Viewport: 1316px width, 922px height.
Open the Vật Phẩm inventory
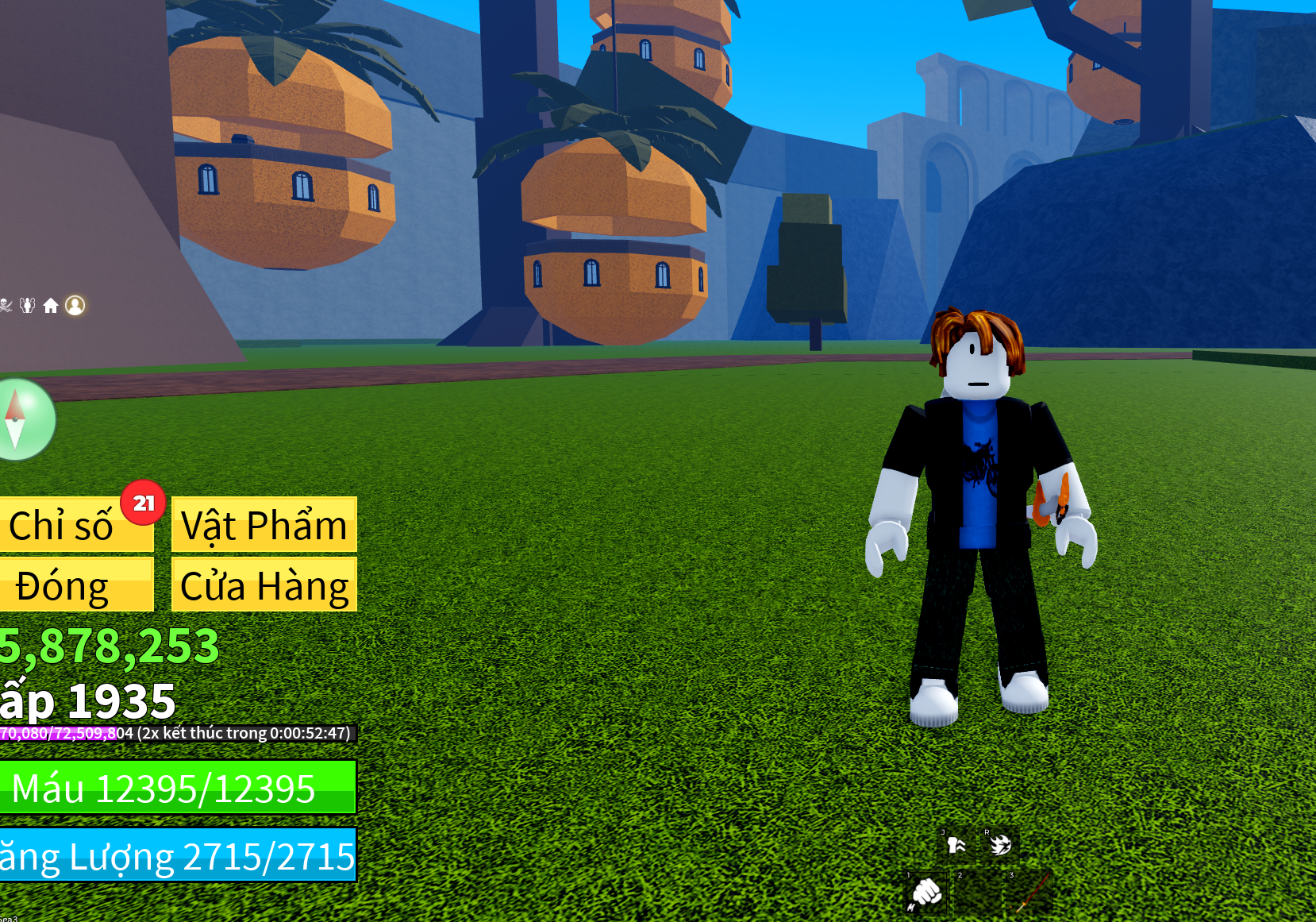click(264, 525)
